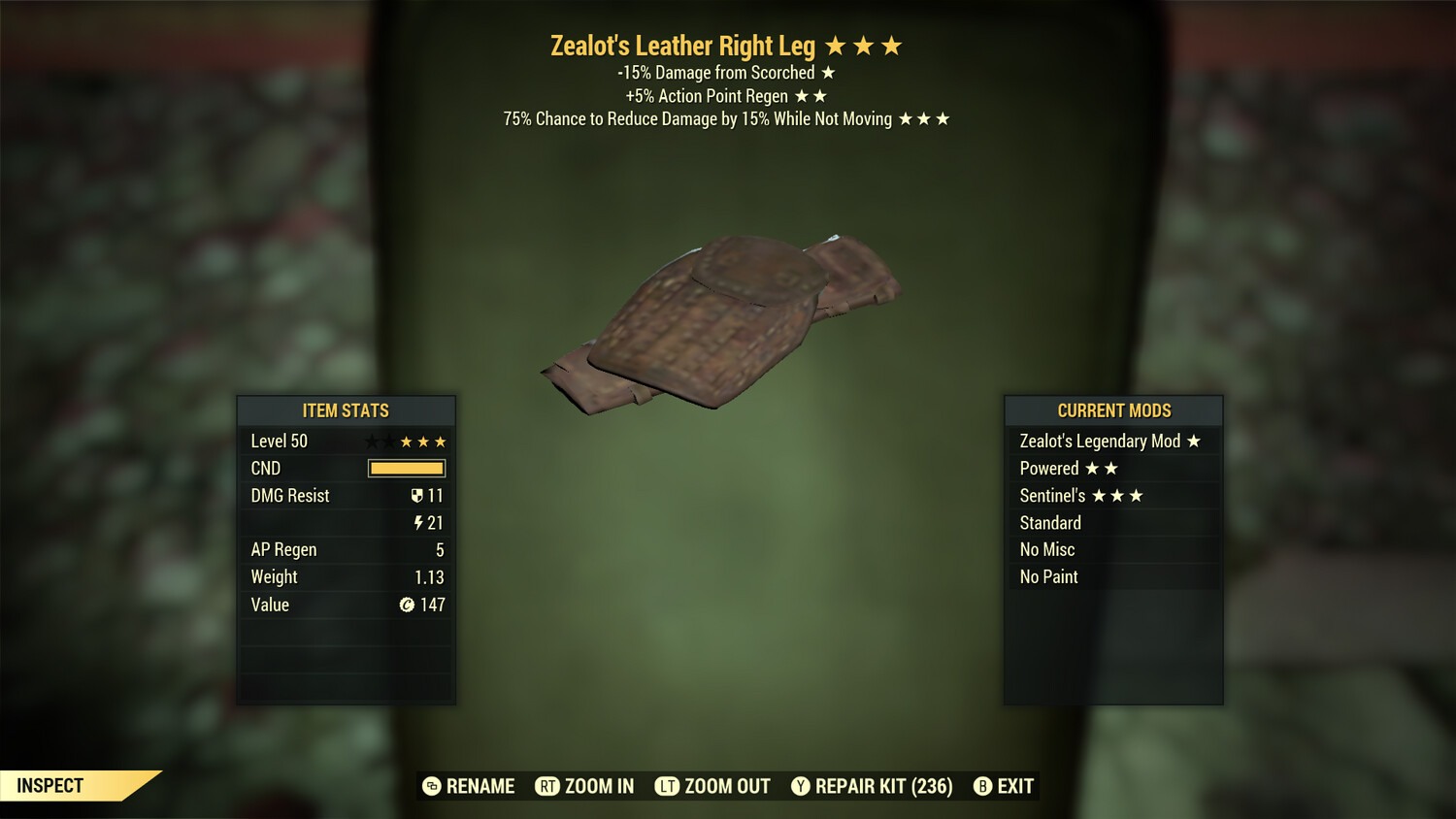
Task: Switch to the ITEM STATS panel header
Action: (x=345, y=410)
